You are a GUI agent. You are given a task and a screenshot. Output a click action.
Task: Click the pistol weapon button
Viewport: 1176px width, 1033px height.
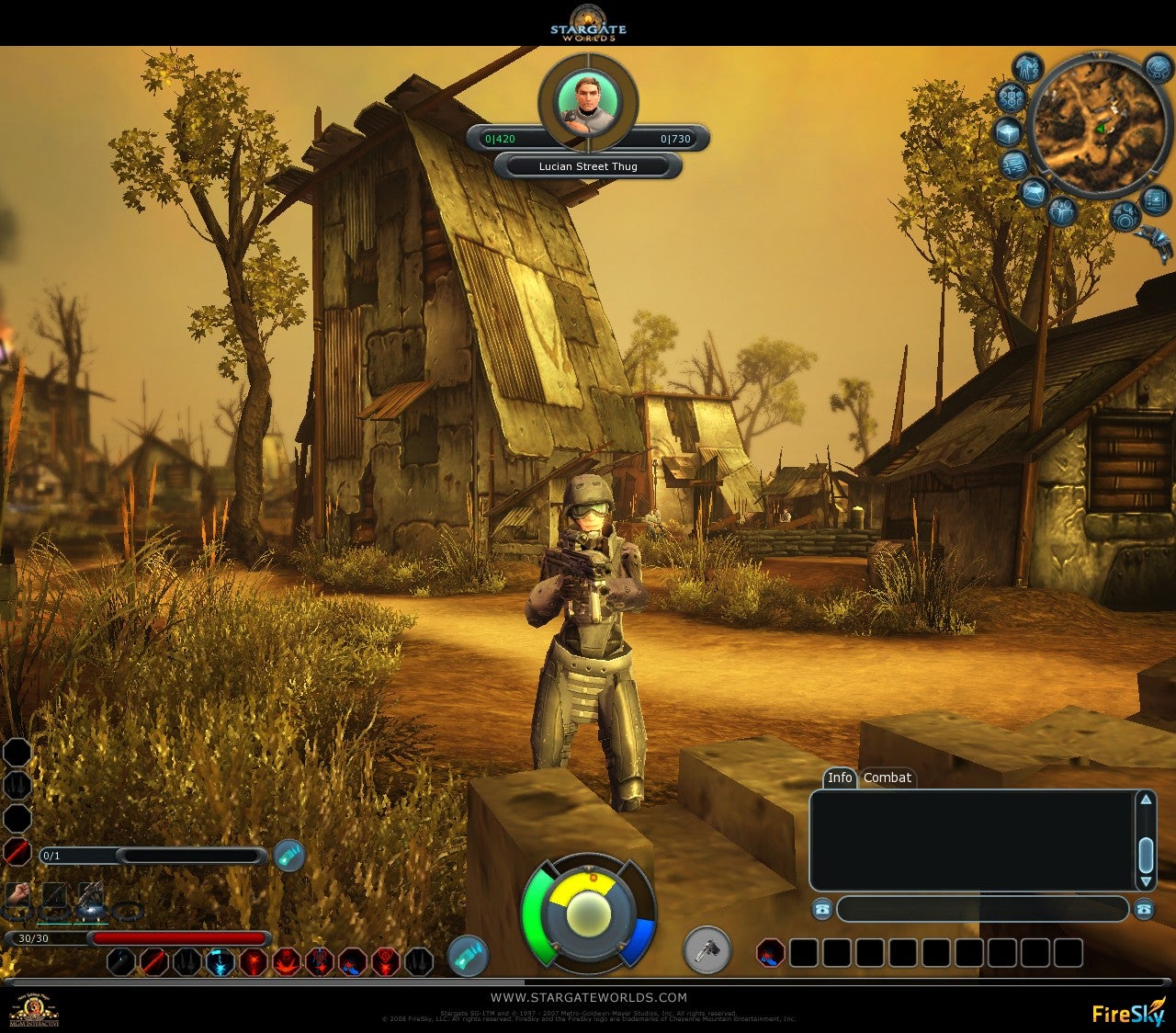pyautogui.click(x=707, y=950)
